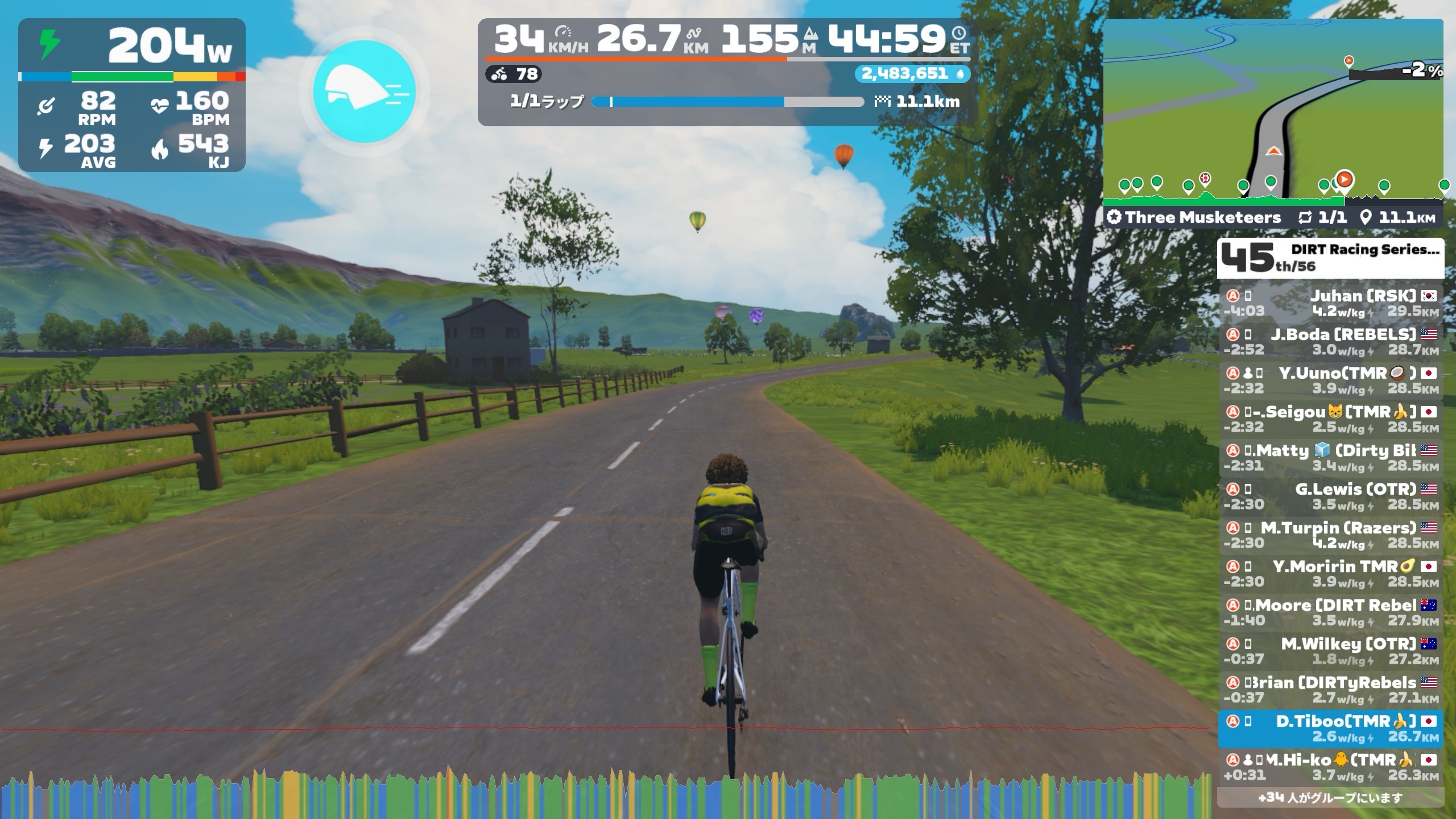1456x819 pixels.
Task: Select rider Juhan (RSK) in the list
Action: pos(1330,303)
